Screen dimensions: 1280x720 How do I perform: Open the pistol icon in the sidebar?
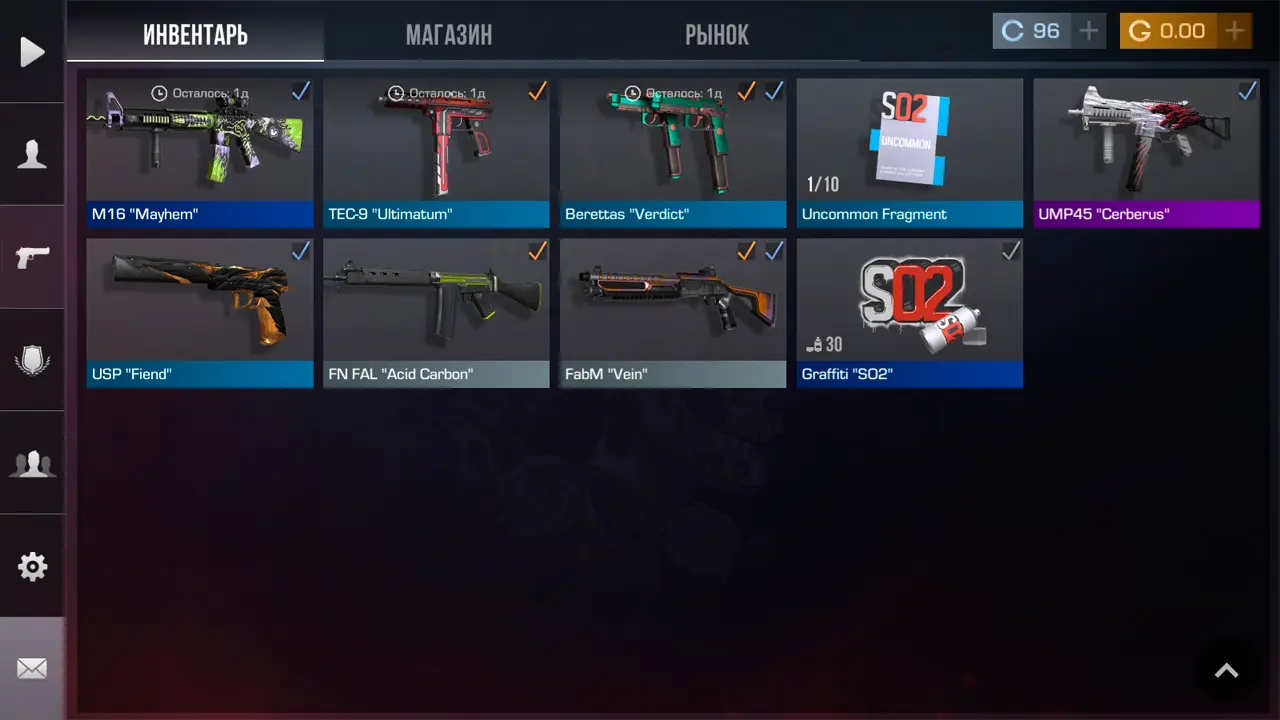click(x=32, y=257)
